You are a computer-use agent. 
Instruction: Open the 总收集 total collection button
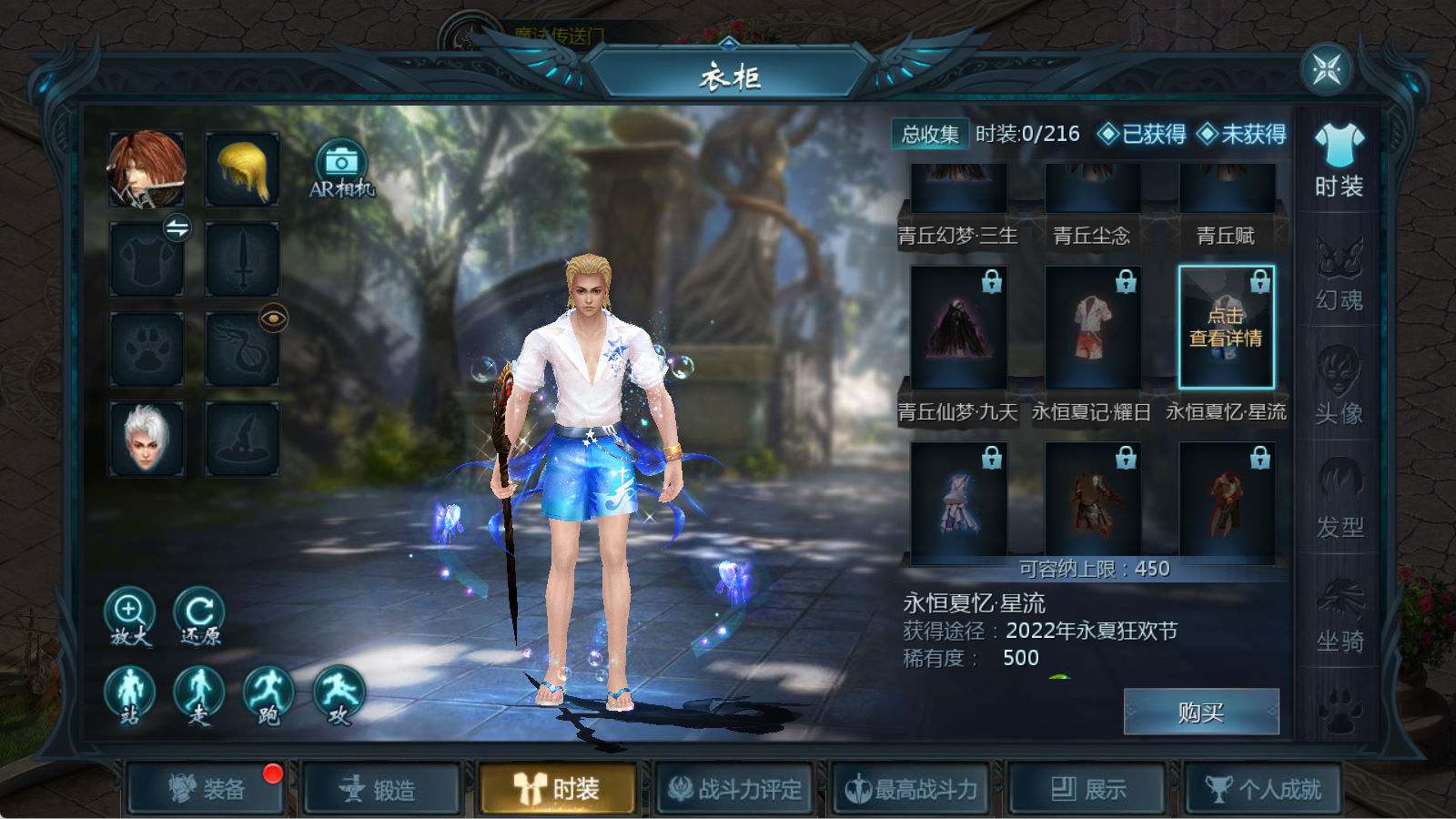(x=930, y=135)
